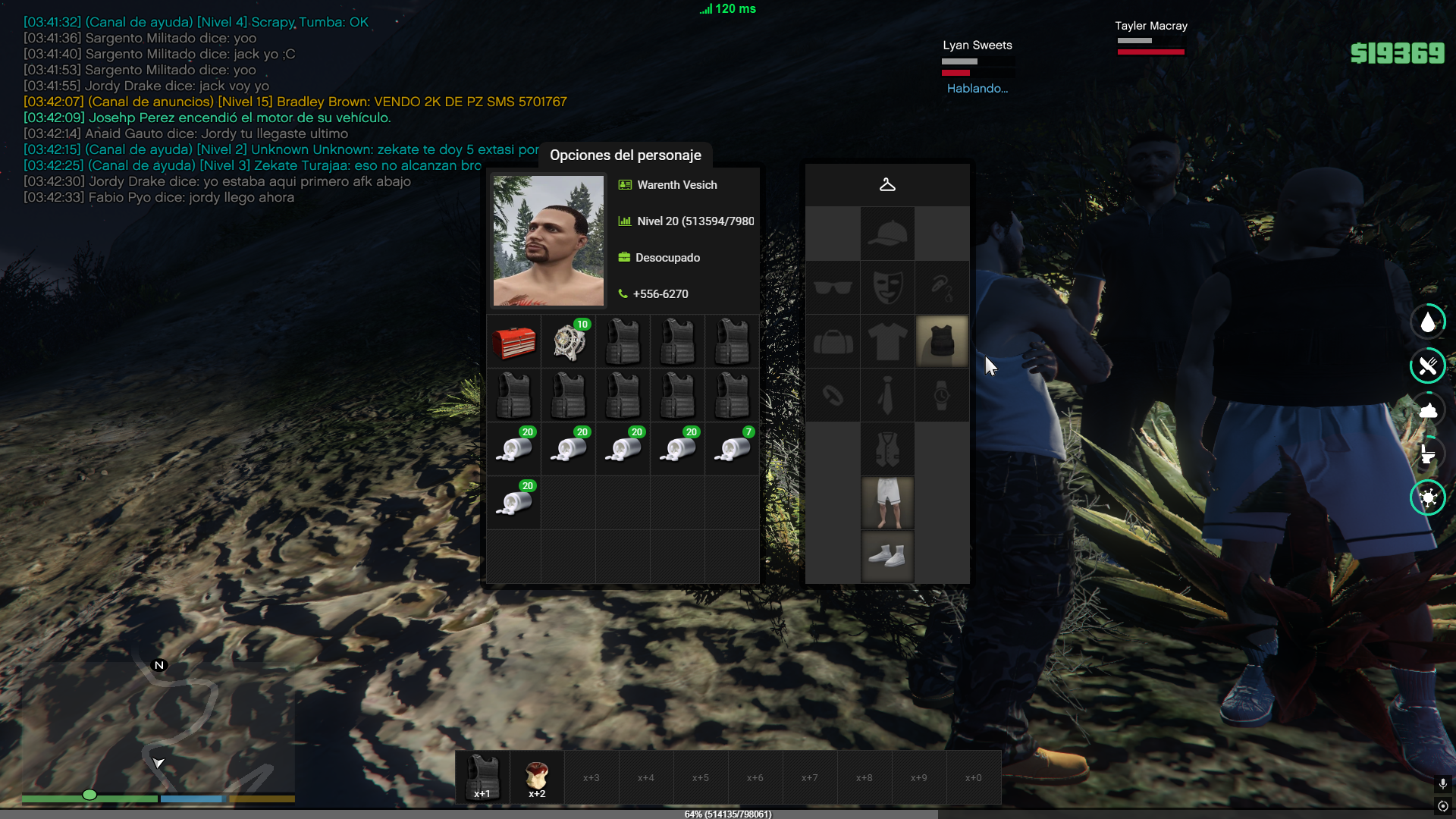
Task: Select the red toolbox inventory item
Action: (513, 342)
